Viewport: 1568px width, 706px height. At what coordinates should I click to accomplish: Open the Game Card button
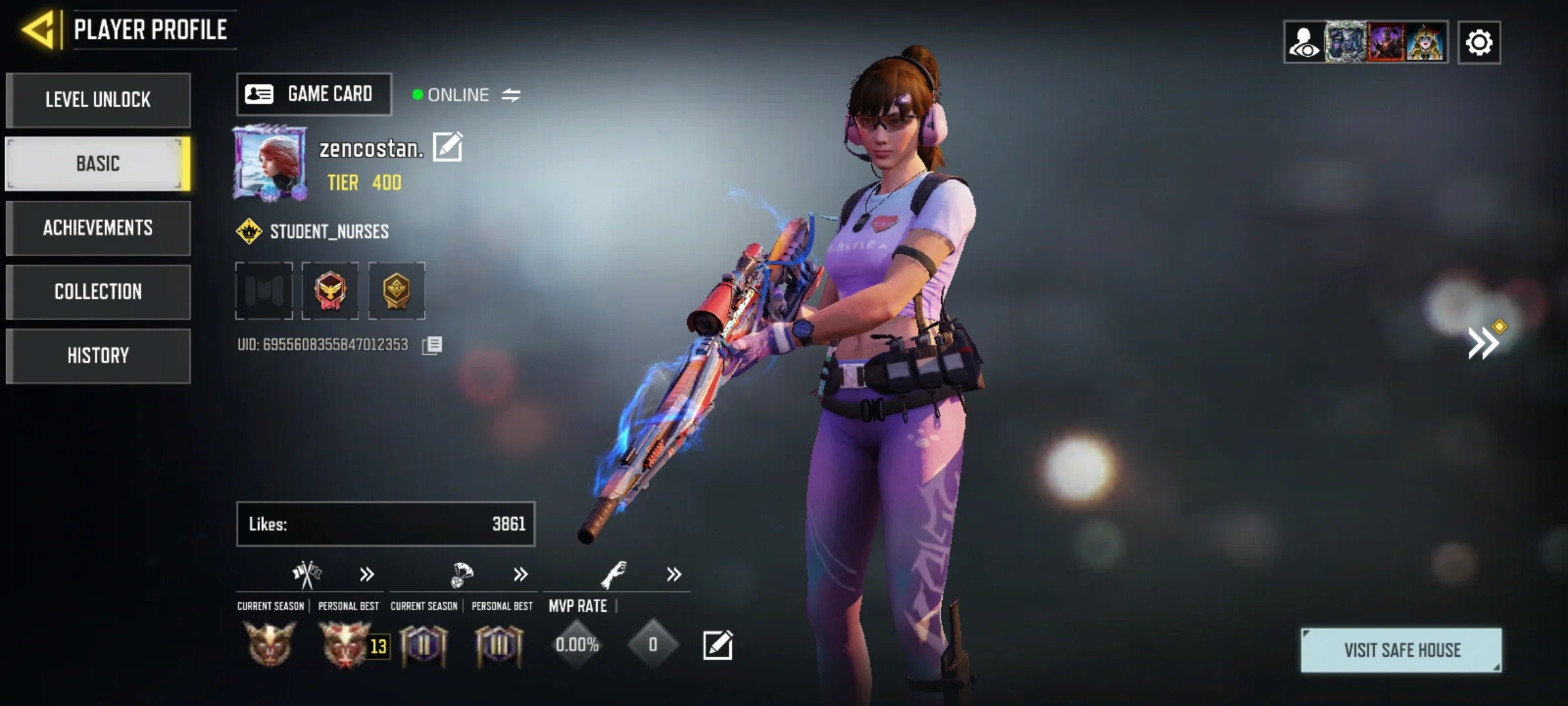click(x=314, y=94)
